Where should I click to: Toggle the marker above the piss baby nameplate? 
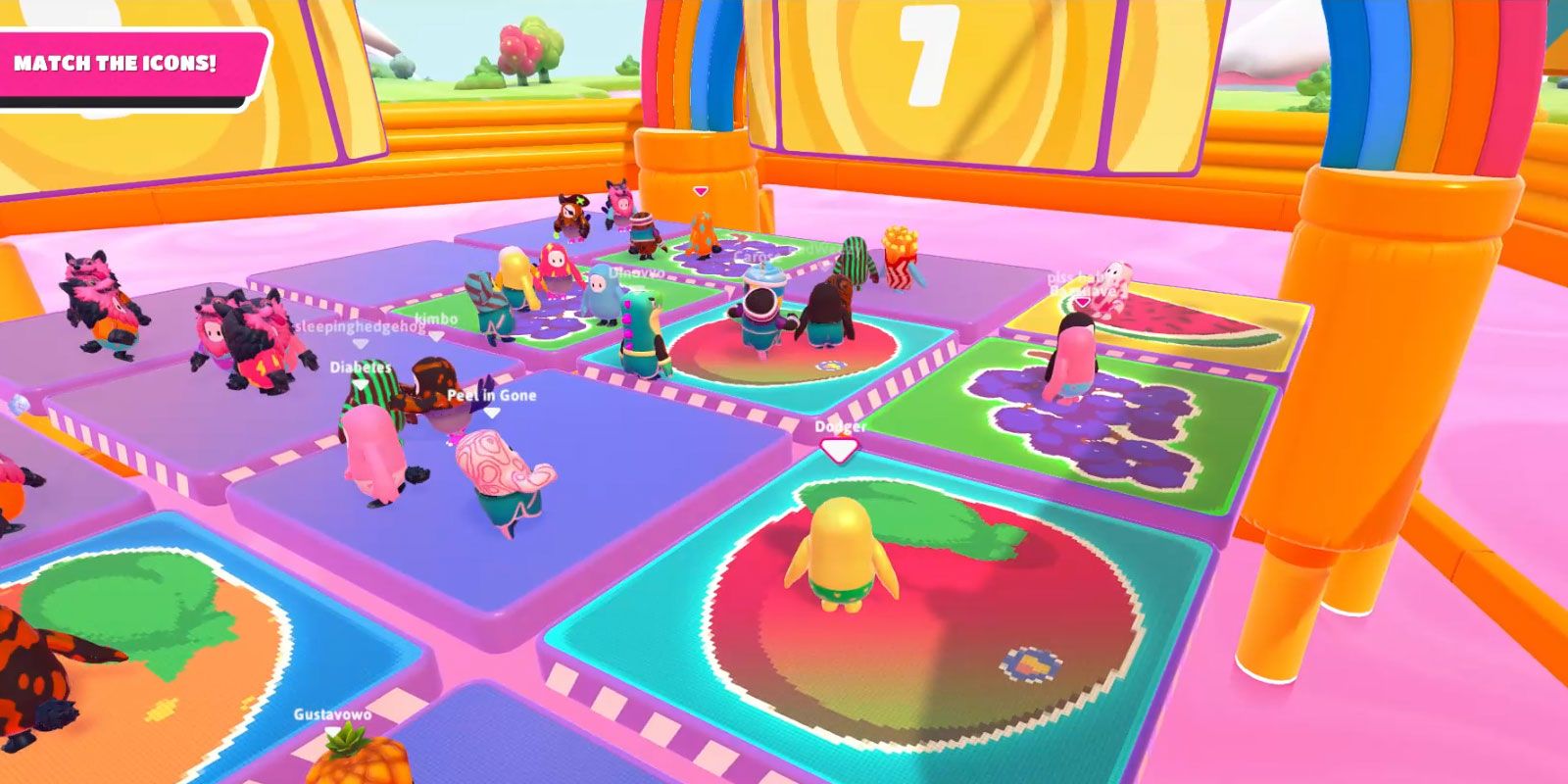[x=1081, y=302]
